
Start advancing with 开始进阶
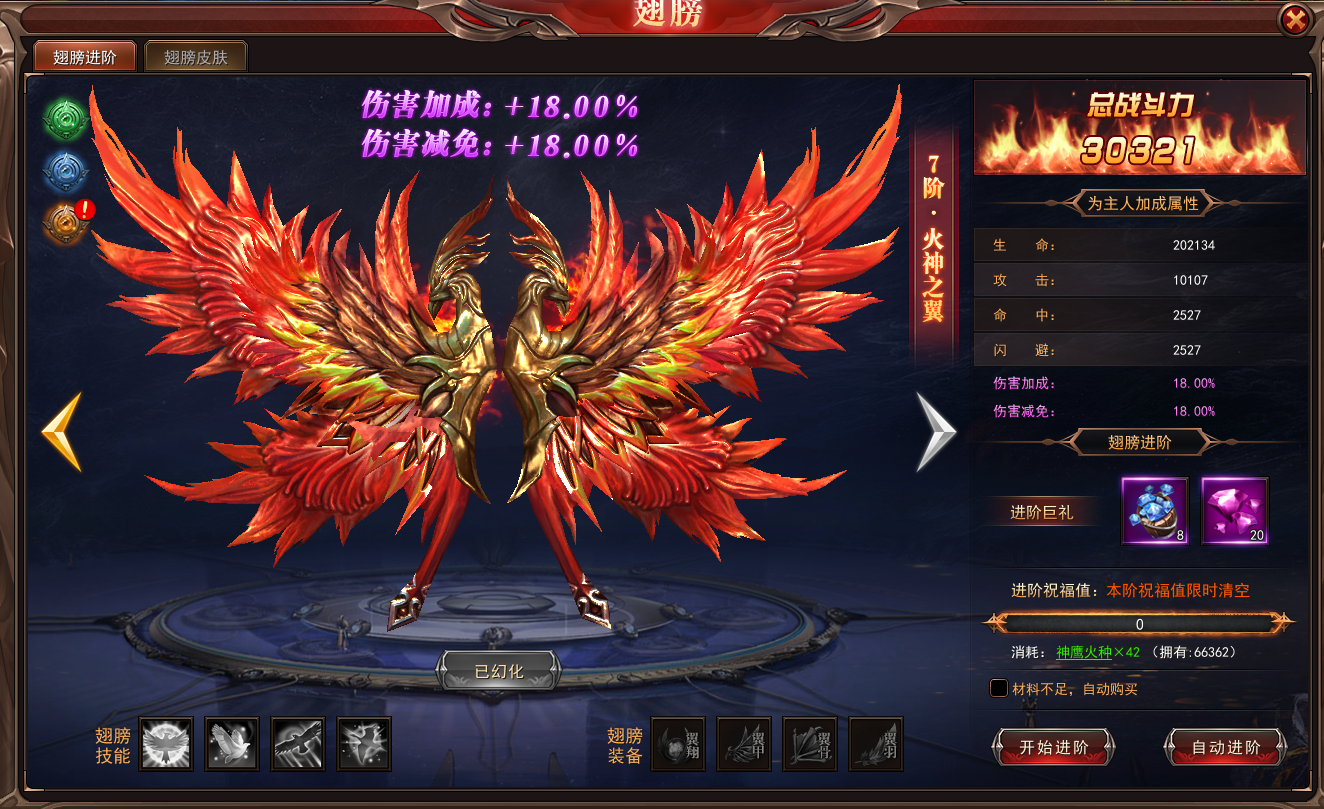coord(1053,747)
